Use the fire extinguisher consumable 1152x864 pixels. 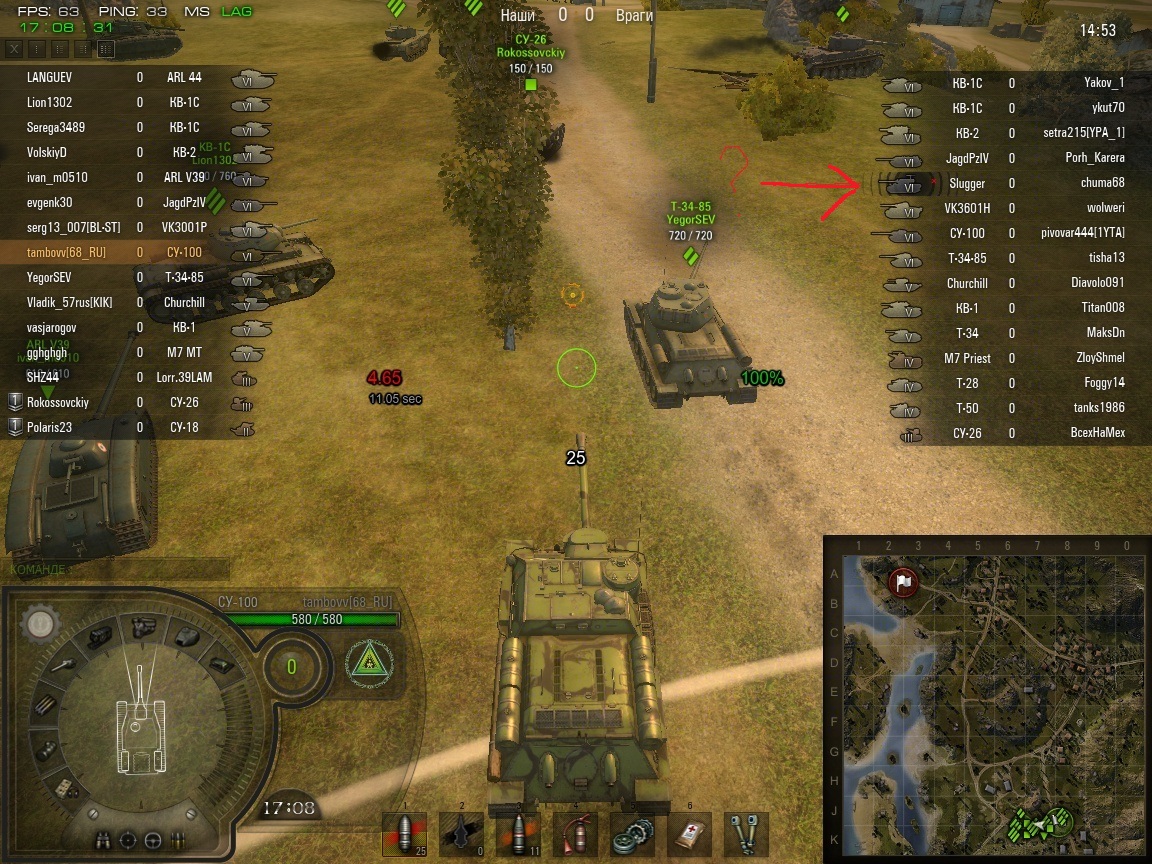[x=575, y=834]
